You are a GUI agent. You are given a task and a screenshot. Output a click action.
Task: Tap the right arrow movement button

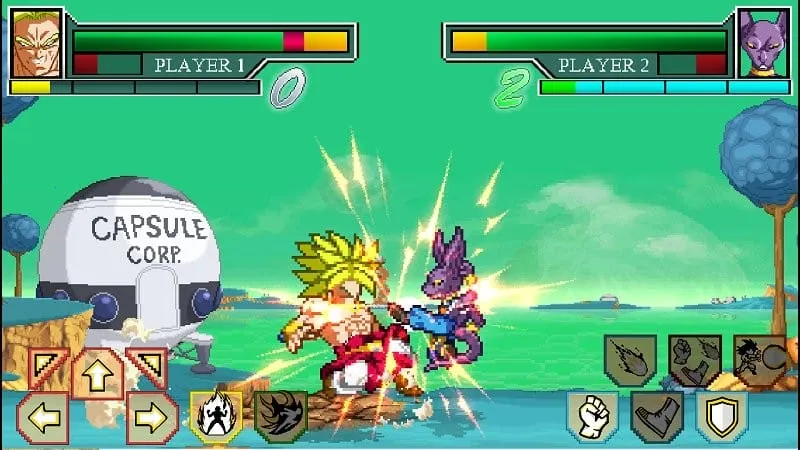(x=152, y=416)
